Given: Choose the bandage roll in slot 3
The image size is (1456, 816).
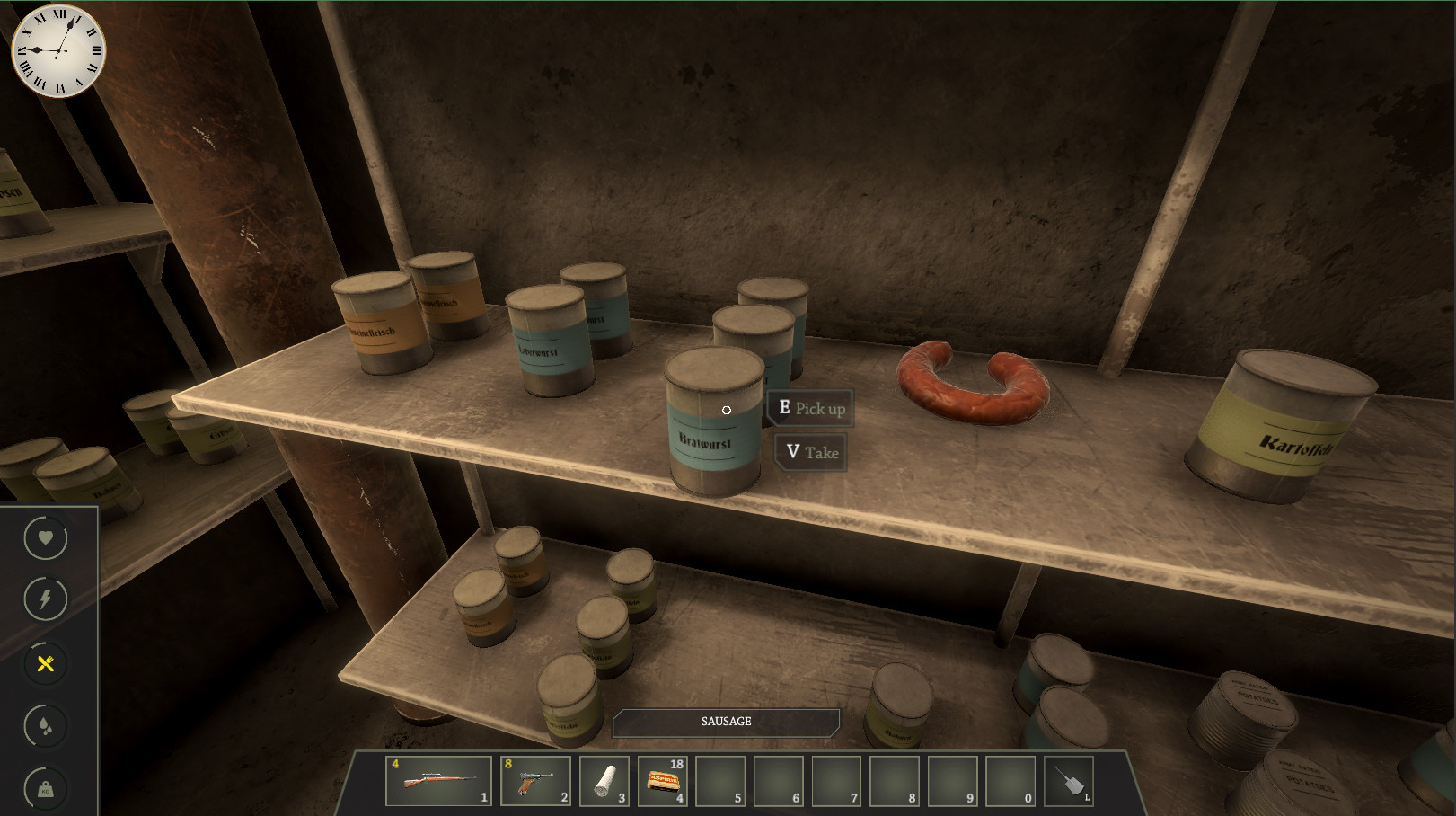Looking at the screenshot, I should [604, 780].
